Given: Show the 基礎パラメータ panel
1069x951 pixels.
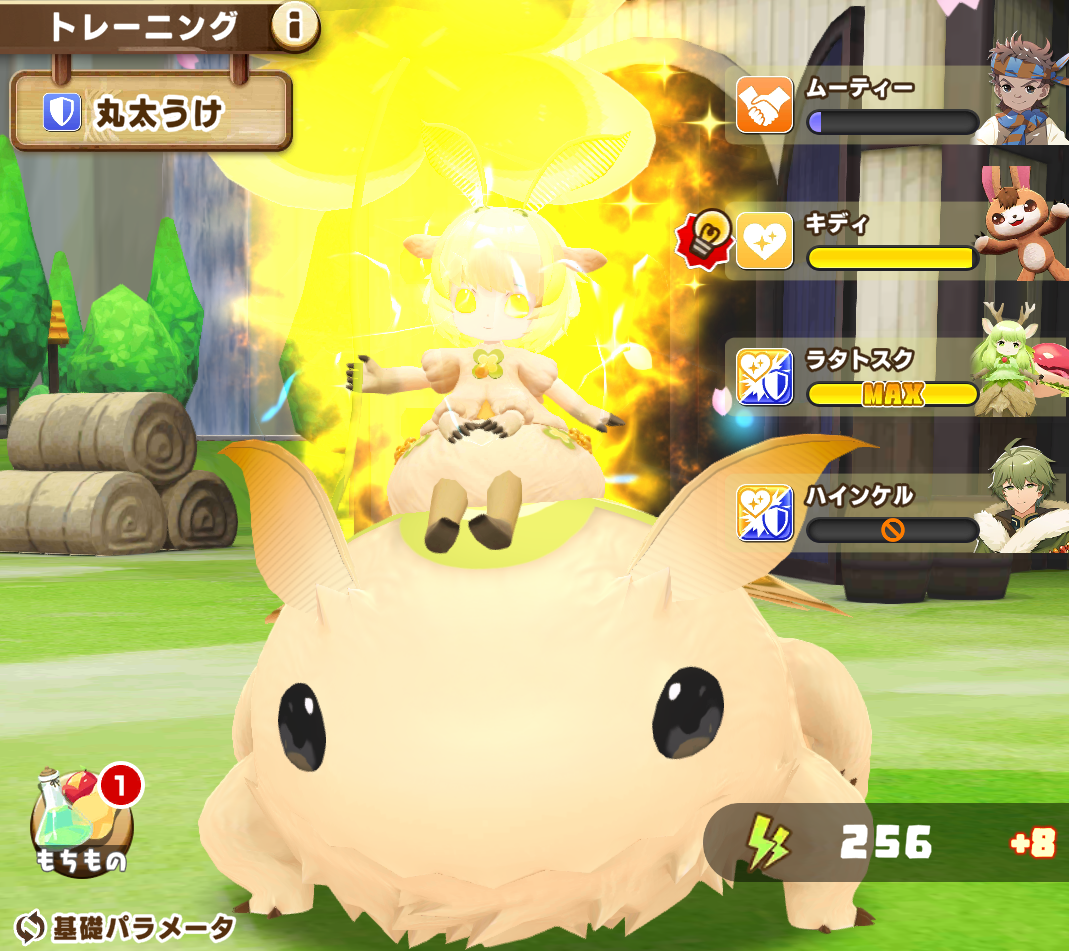Looking at the screenshot, I should coord(126,926).
